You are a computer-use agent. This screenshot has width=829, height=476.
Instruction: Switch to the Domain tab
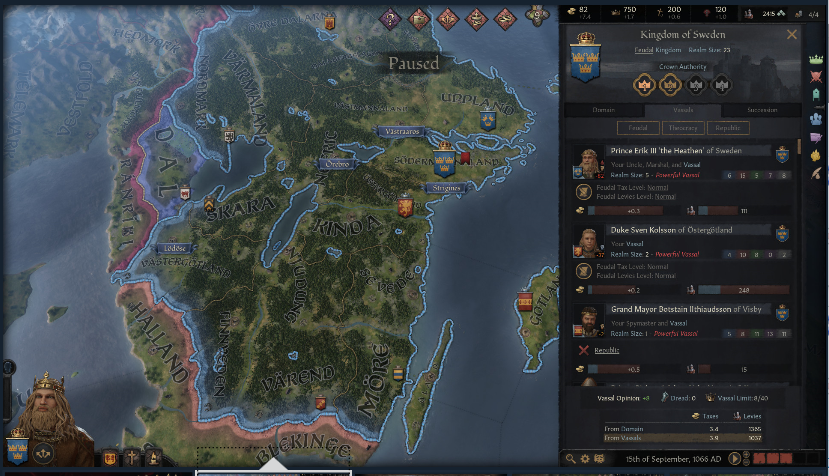602,110
